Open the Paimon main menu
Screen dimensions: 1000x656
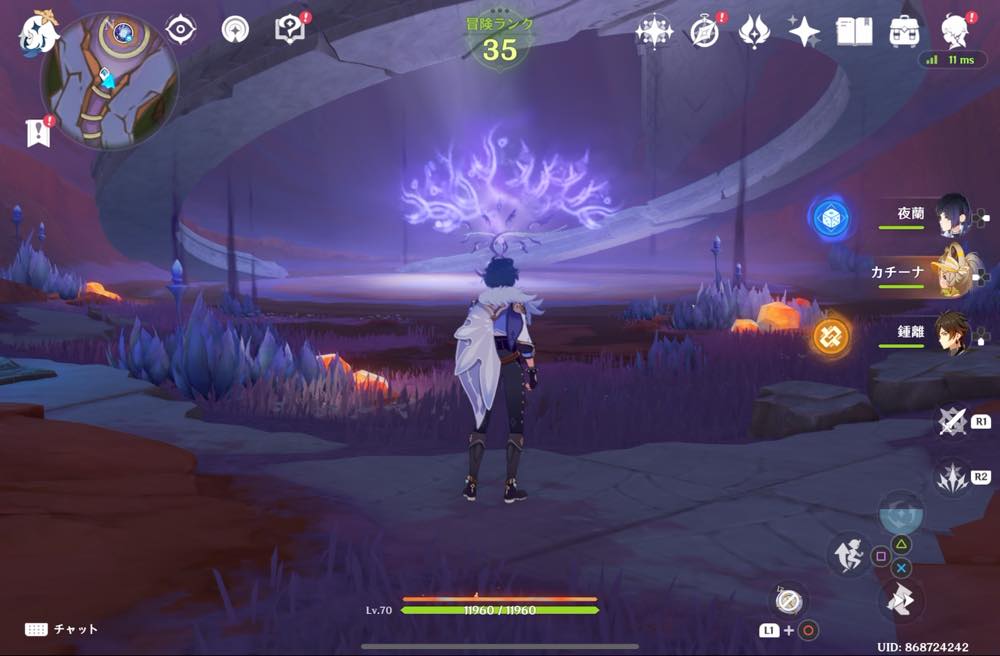click(35, 32)
